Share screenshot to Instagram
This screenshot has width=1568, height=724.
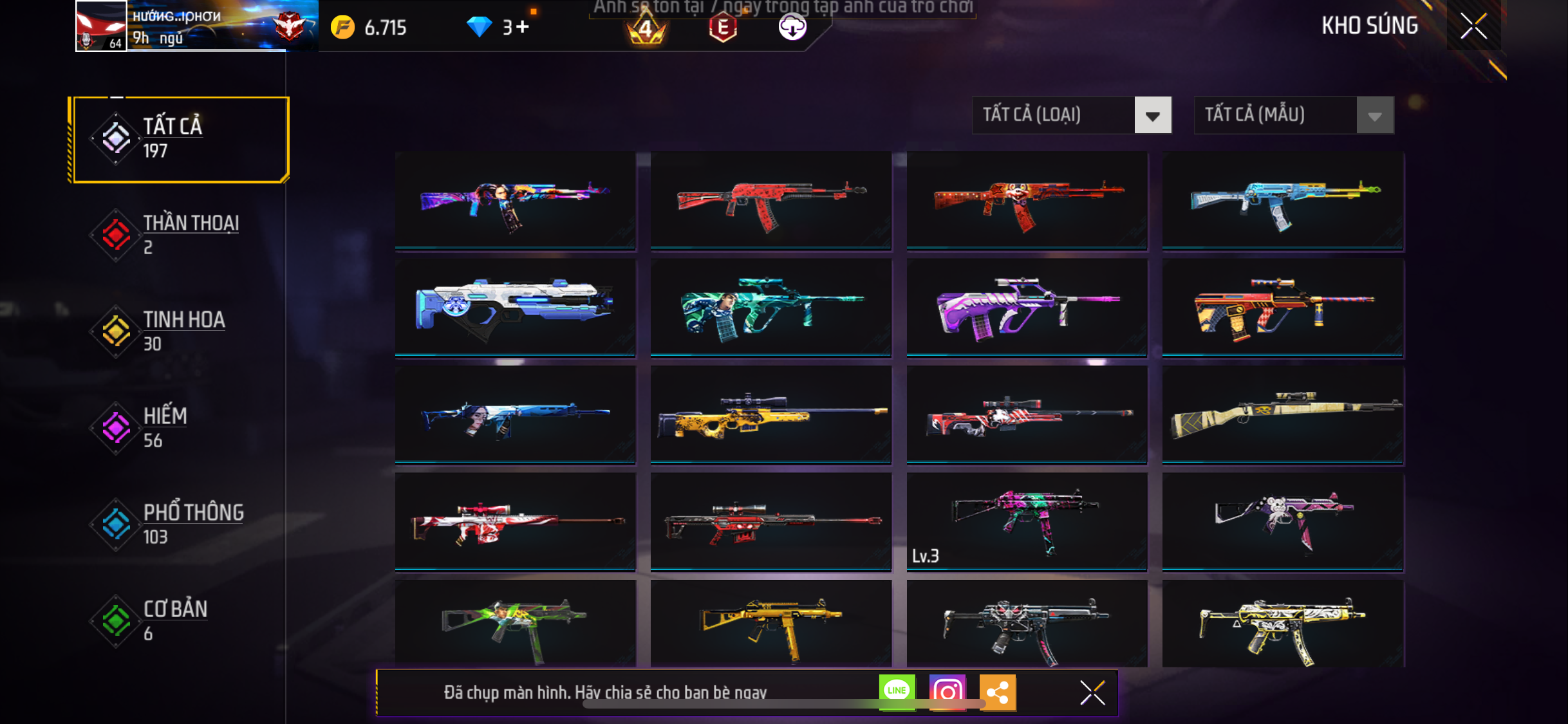[x=947, y=692]
